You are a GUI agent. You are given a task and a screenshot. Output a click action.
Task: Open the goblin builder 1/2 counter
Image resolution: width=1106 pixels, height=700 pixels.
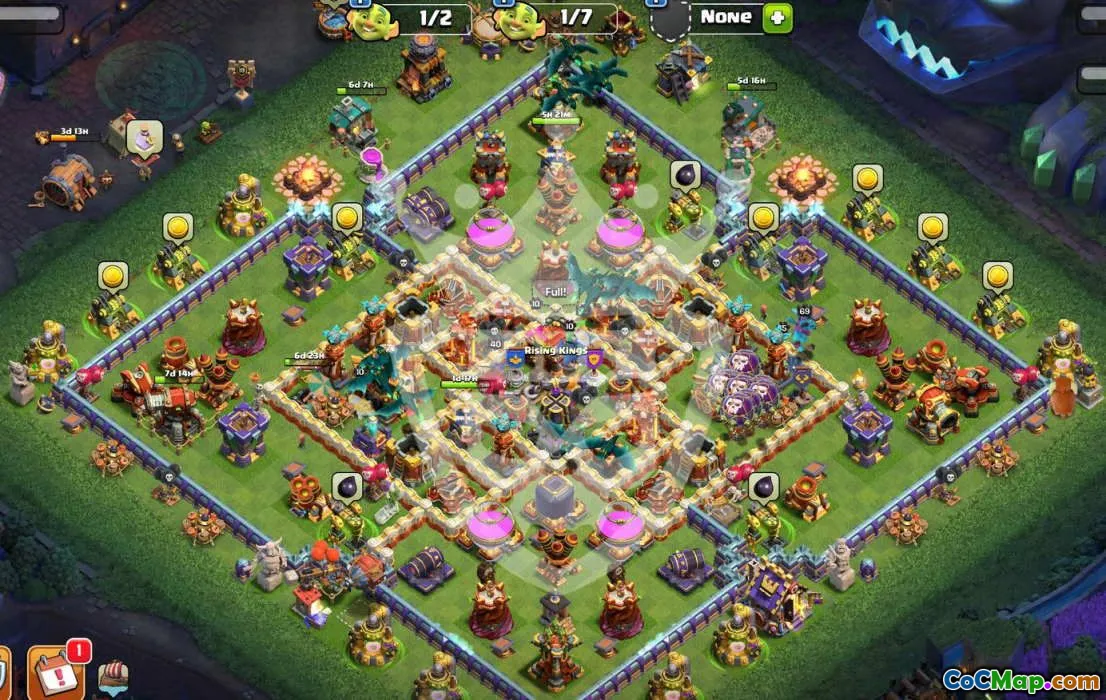pyautogui.click(x=408, y=18)
